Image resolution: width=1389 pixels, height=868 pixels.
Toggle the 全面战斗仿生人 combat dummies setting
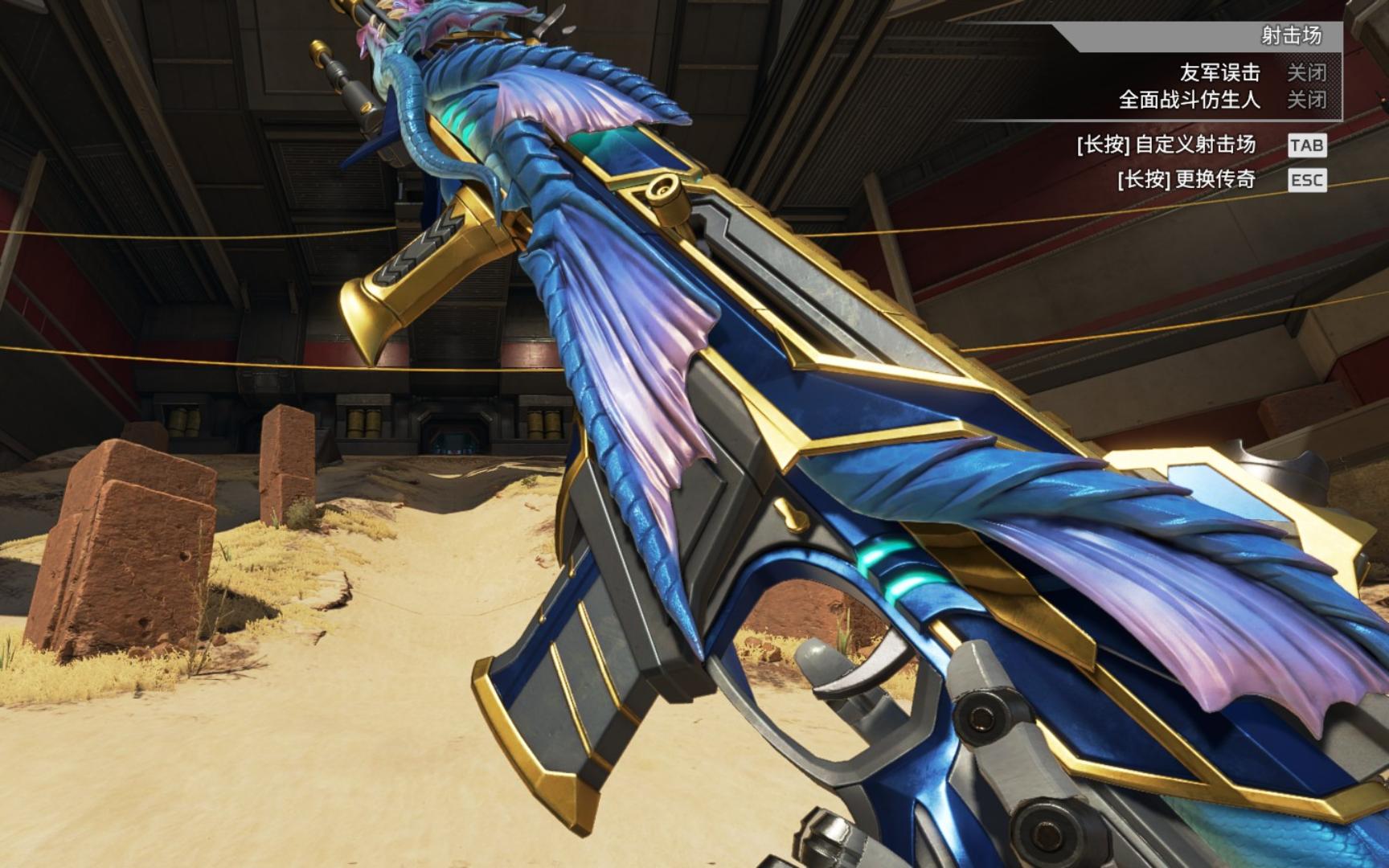(x=1306, y=100)
